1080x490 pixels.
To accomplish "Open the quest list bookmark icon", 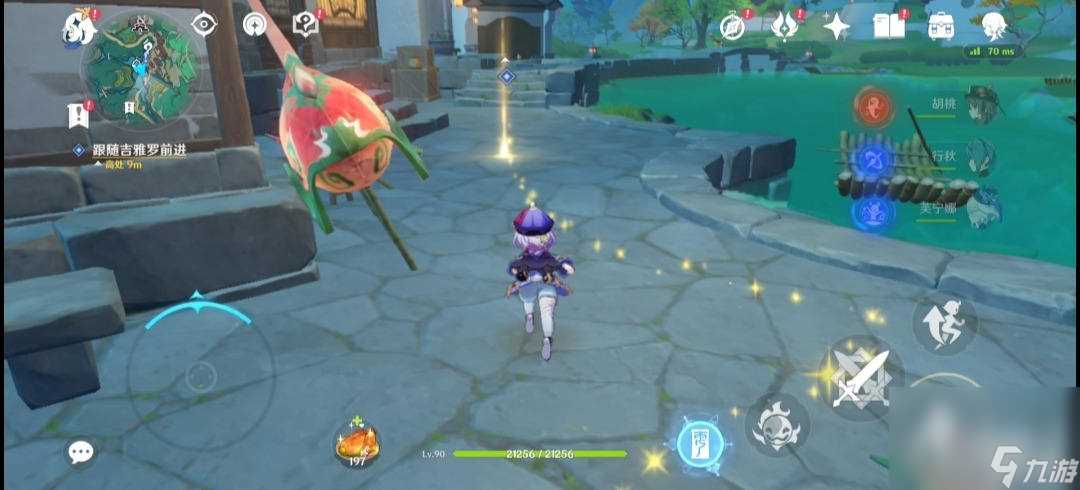I will 78,115.
